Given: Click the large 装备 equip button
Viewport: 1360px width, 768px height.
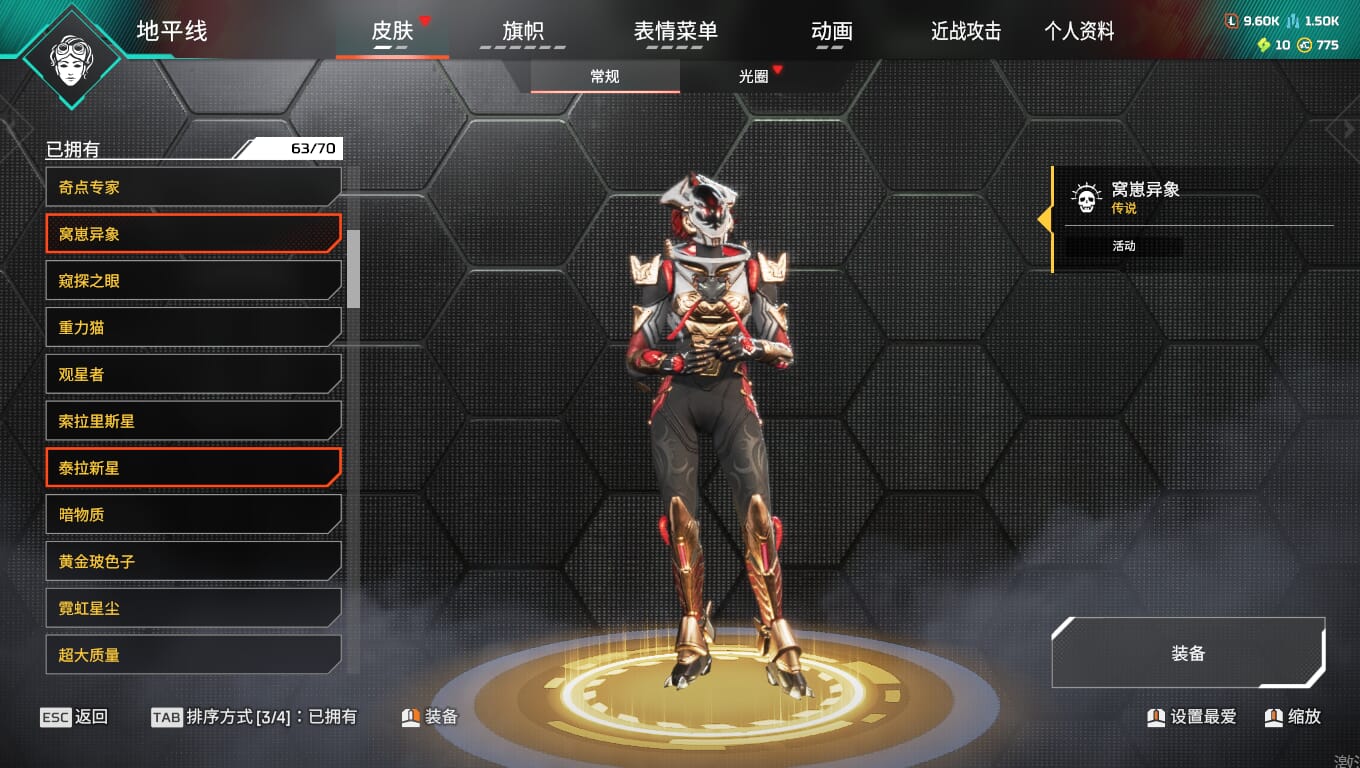Looking at the screenshot, I should [x=1188, y=653].
